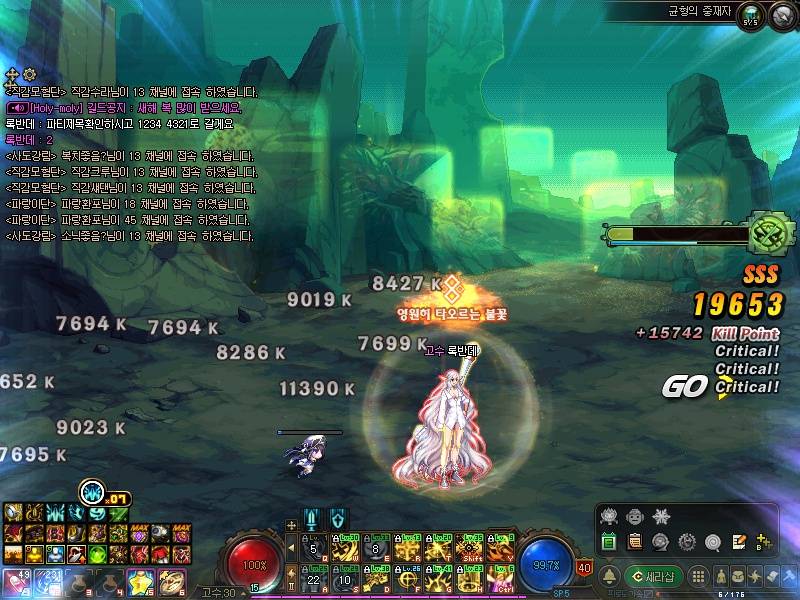Click the notification bell icon
800x600 pixels.
[608, 577]
